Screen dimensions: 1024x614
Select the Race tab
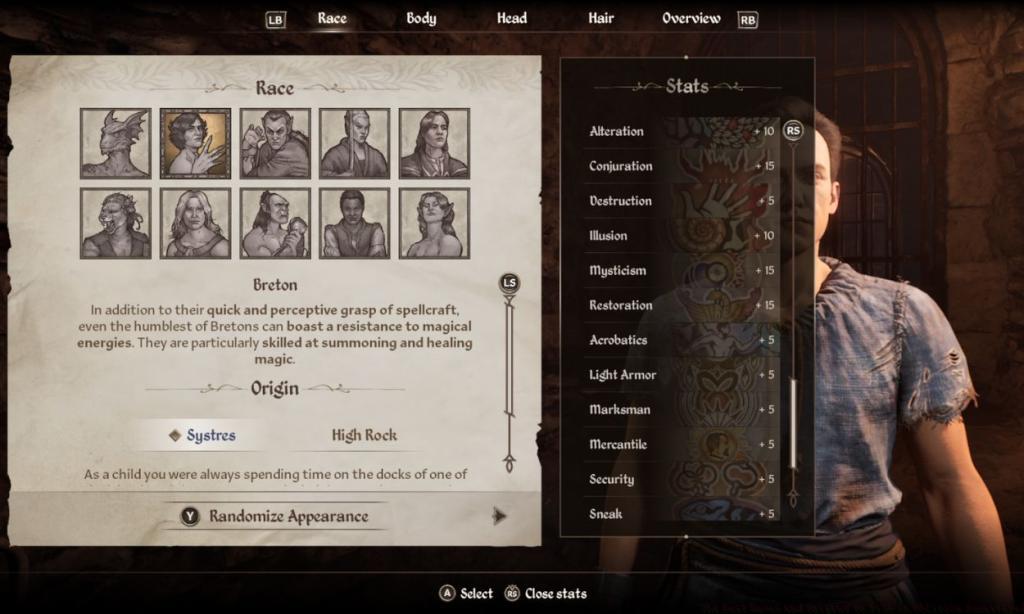click(x=332, y=18)
